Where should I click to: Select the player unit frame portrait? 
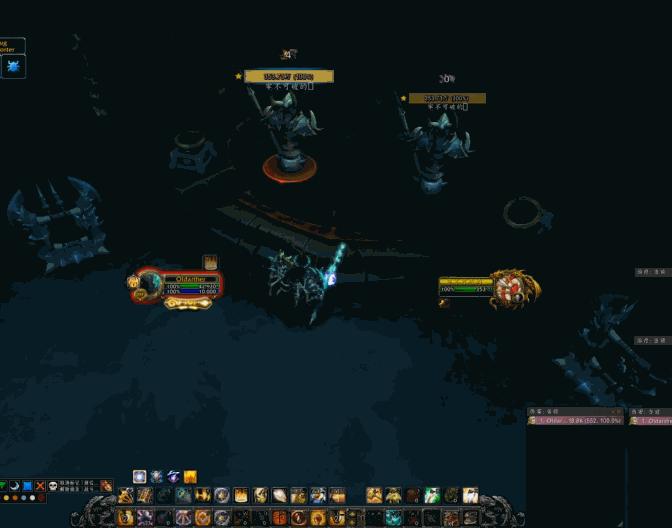(149, 285)
